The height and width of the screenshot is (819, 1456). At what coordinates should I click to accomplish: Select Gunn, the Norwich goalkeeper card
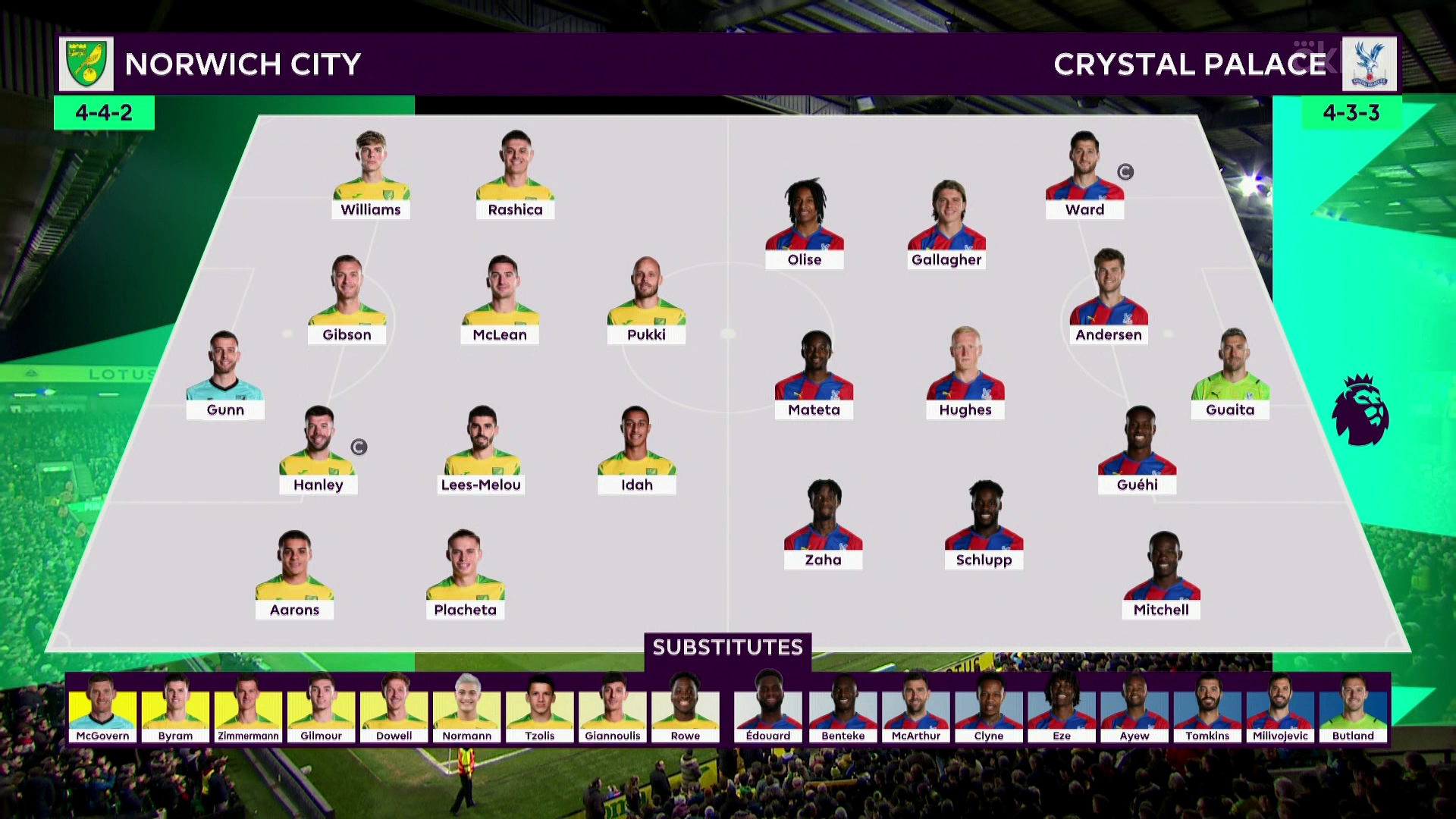[225, 375]
